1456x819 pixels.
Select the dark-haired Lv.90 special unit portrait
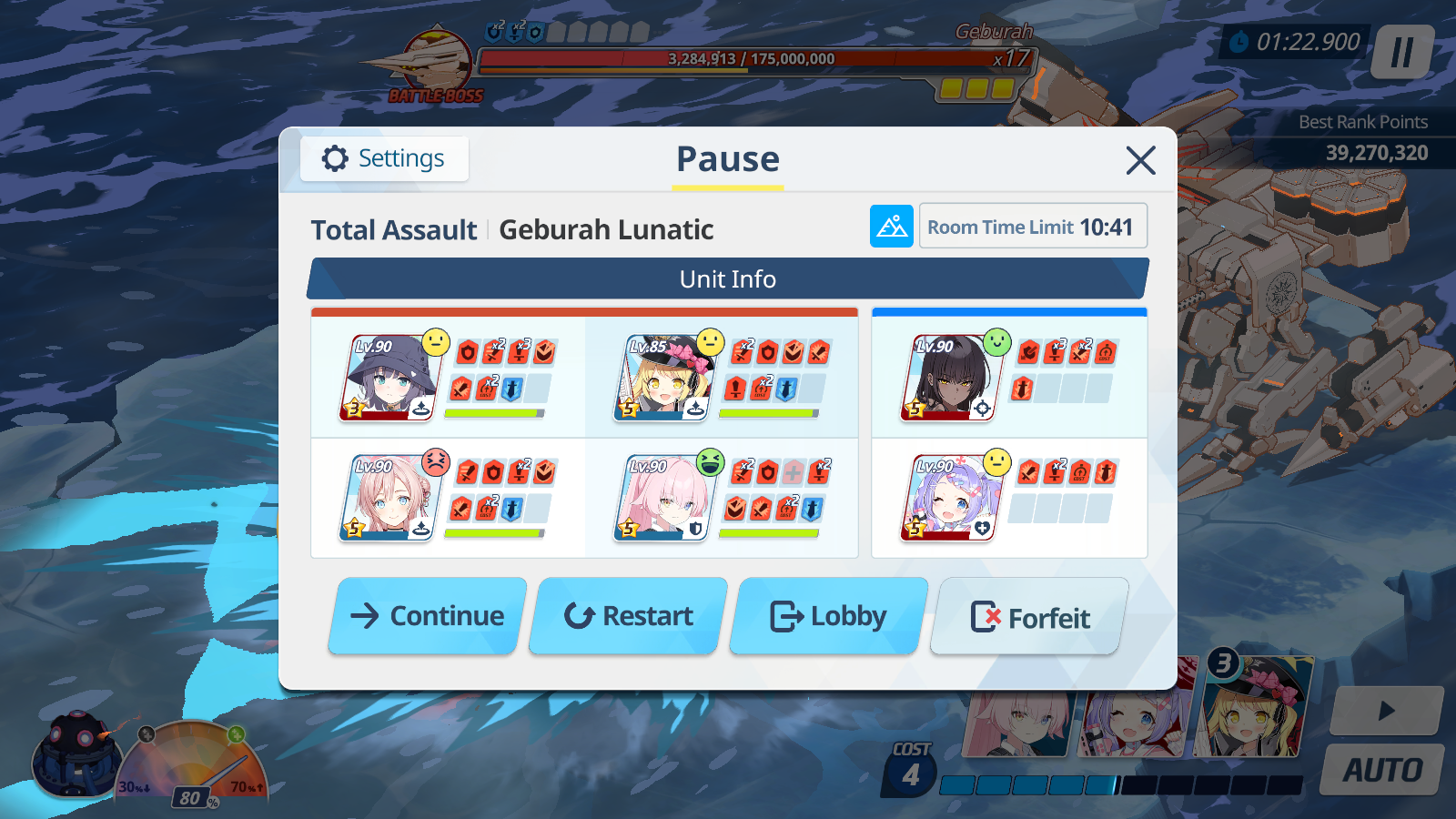951,378
